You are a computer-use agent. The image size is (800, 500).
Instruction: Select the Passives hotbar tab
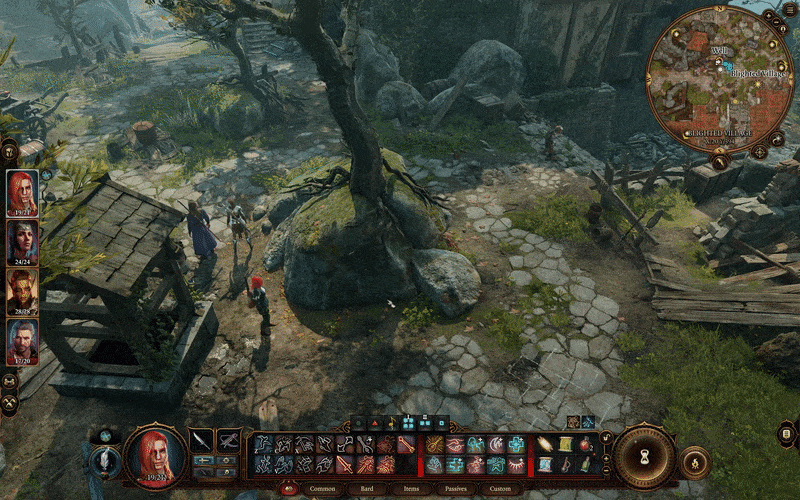tap(455, 489)
